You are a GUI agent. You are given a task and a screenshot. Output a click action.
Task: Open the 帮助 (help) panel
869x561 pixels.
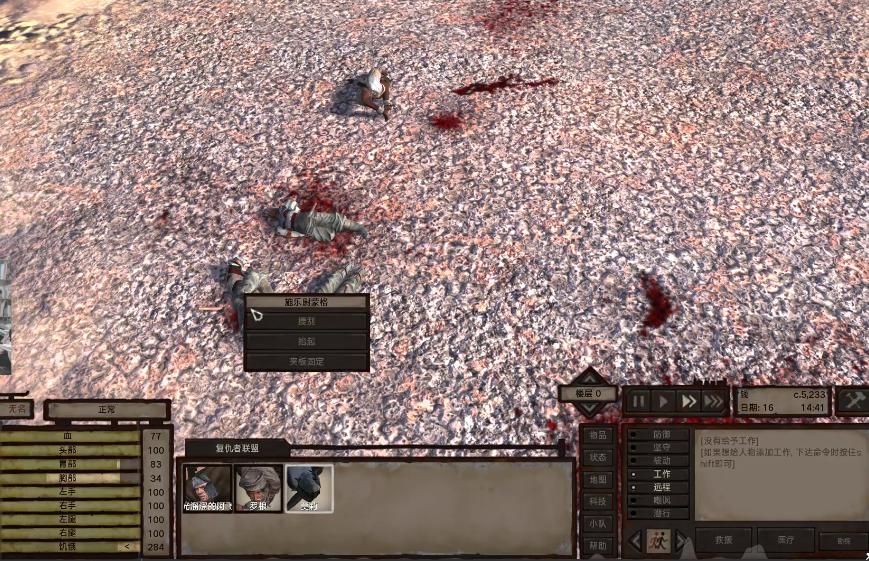pyautogui.click(x=598, y=546)
